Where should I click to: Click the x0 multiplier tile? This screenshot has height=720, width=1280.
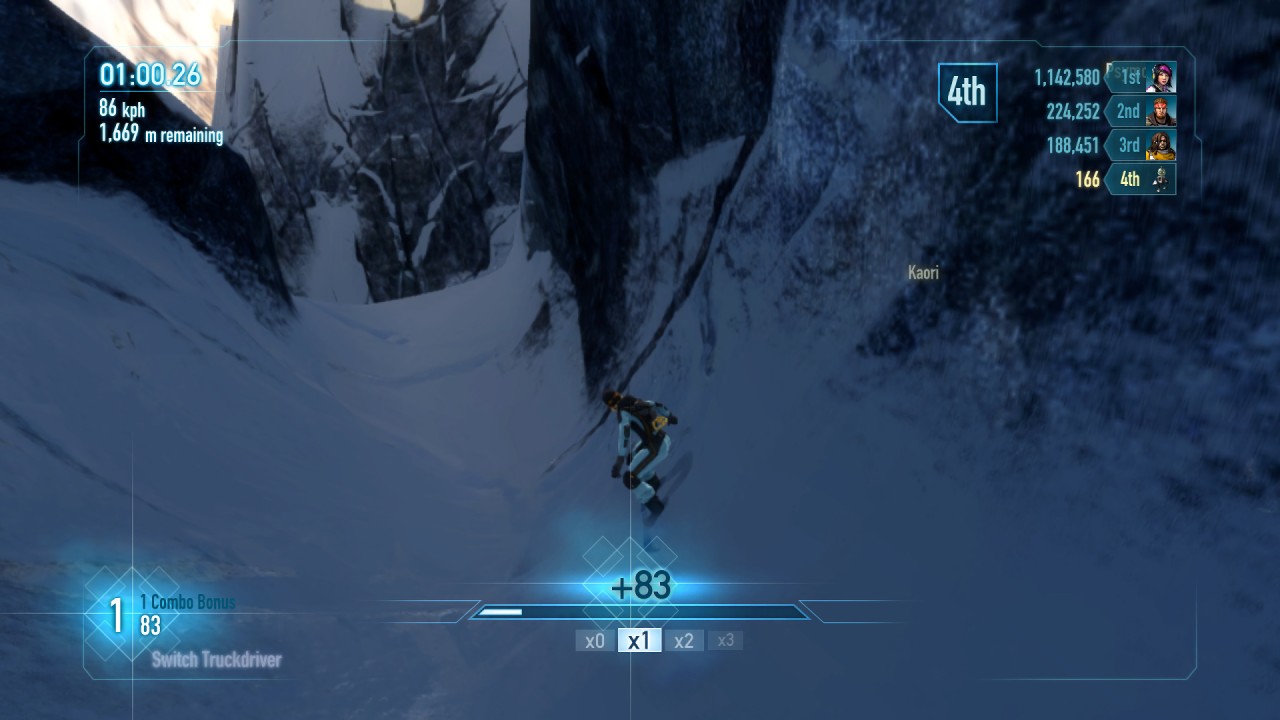[595, 641]
